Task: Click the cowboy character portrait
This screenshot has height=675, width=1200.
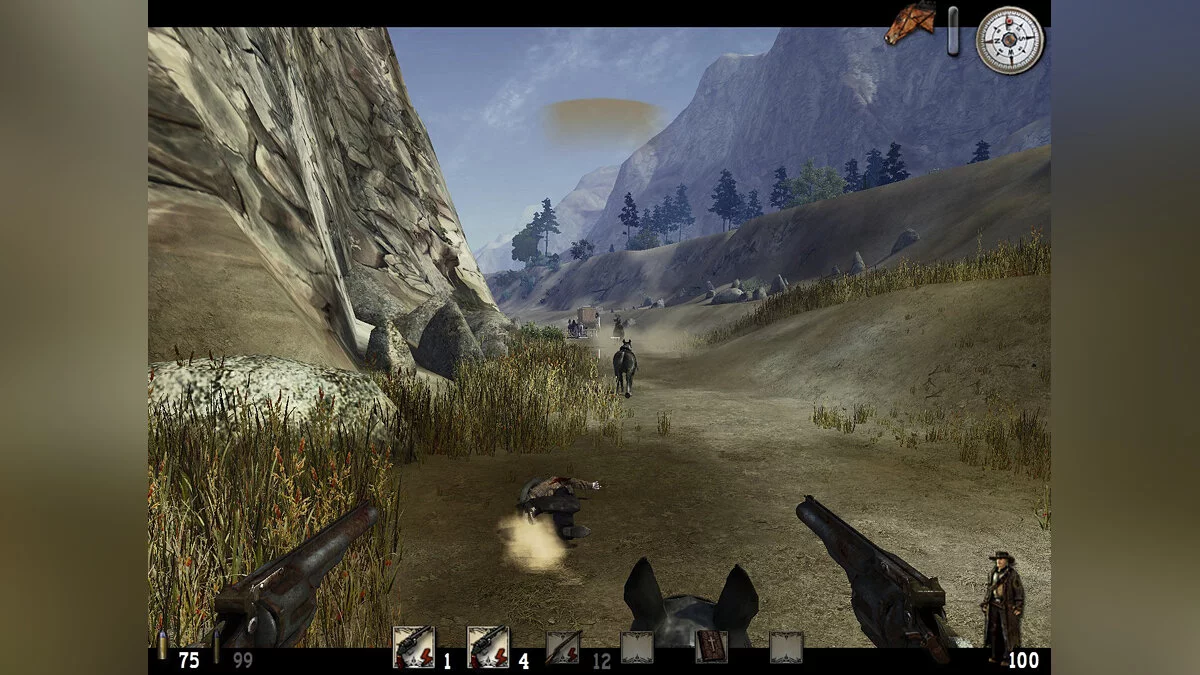Action: click(x=1001, y=606)
